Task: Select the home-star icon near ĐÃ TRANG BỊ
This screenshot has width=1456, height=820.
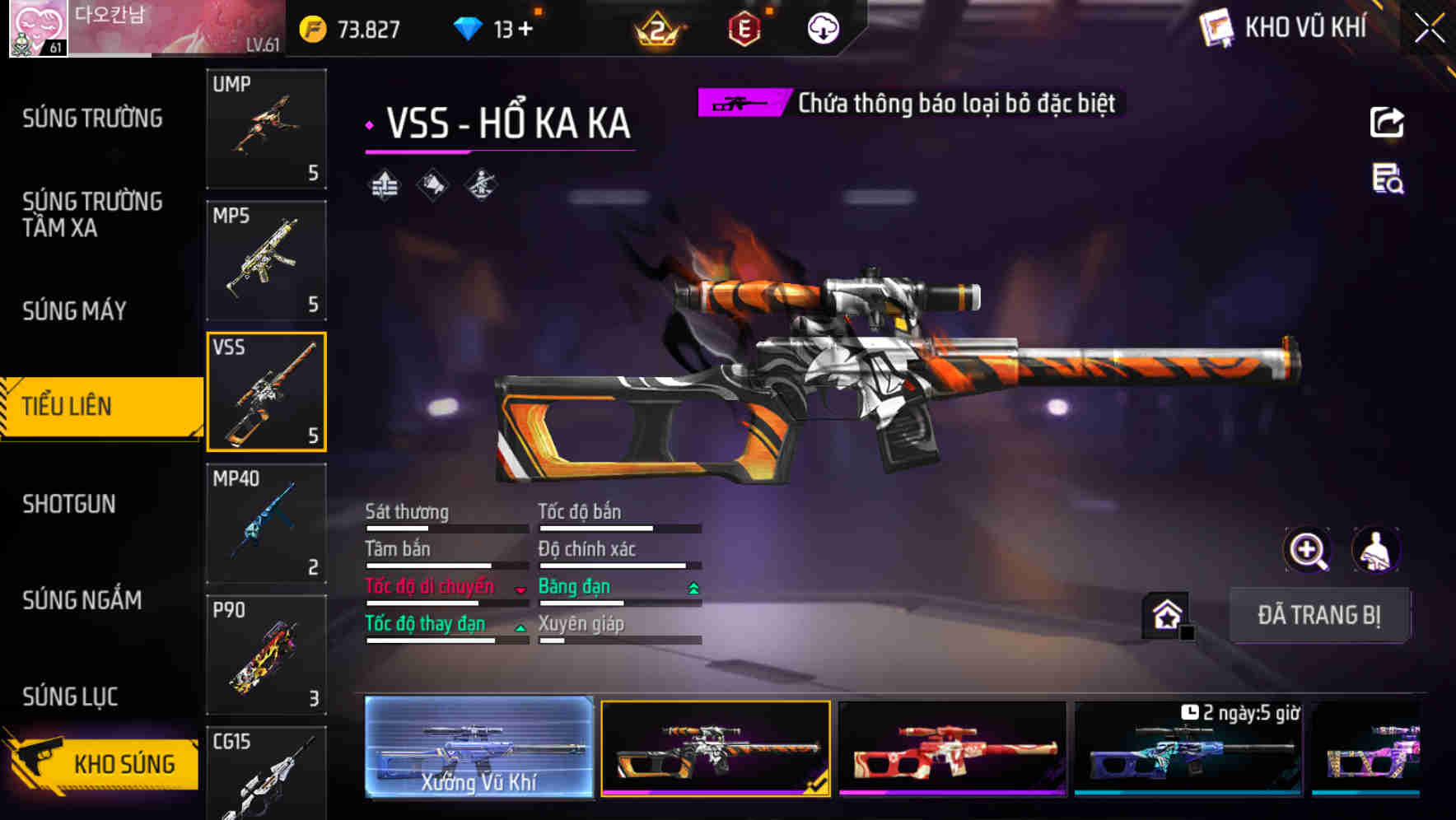Action: click(1166, 613)
